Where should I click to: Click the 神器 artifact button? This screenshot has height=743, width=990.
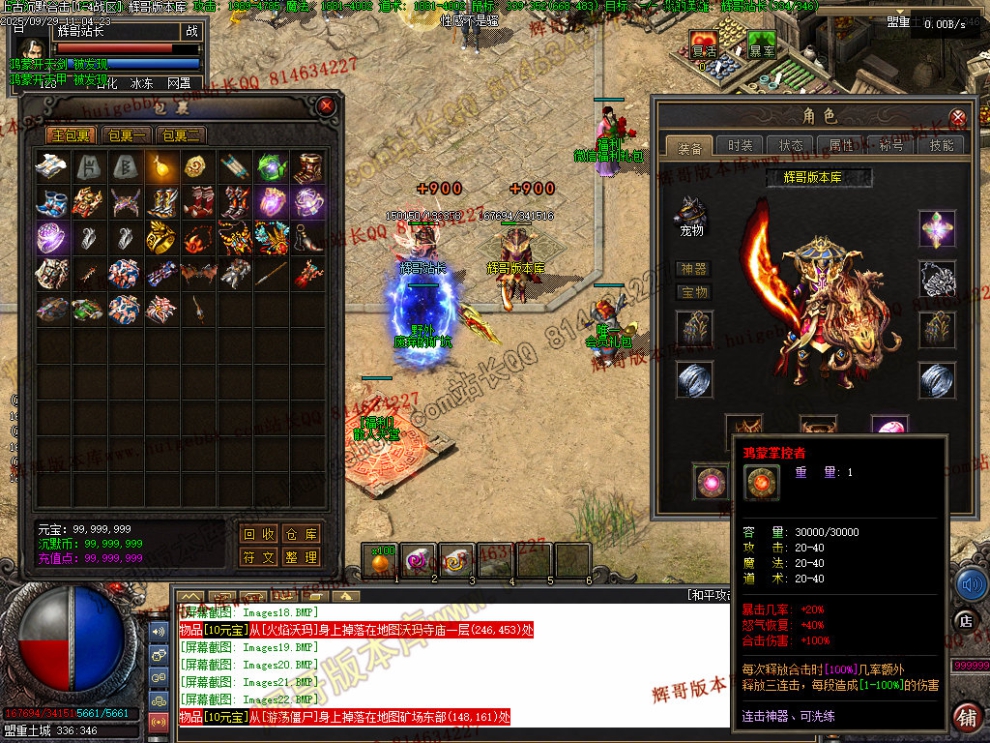[x=694, y=269]
